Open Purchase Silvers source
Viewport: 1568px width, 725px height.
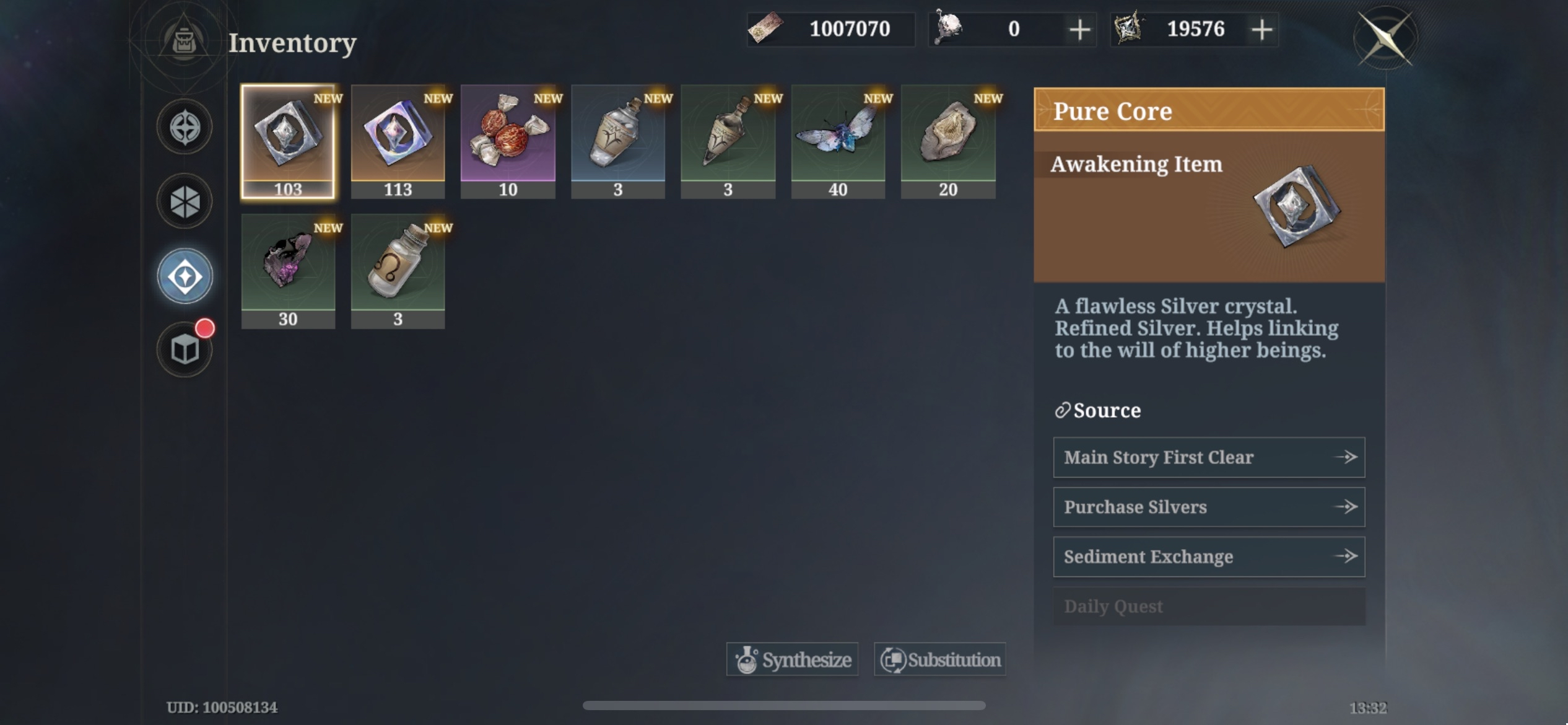[x=1208, y=506]
